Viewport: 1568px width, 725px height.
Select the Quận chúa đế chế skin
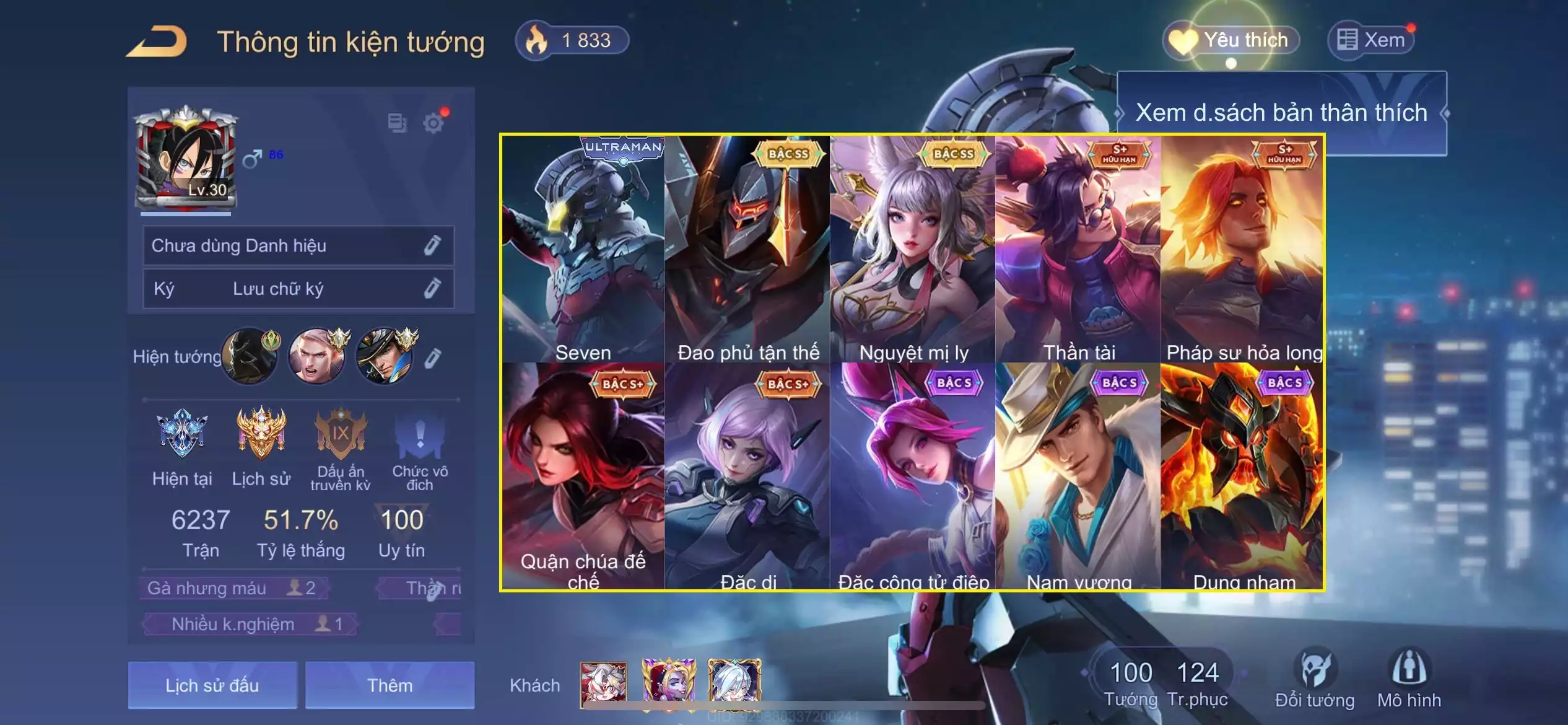pos(583,476)
